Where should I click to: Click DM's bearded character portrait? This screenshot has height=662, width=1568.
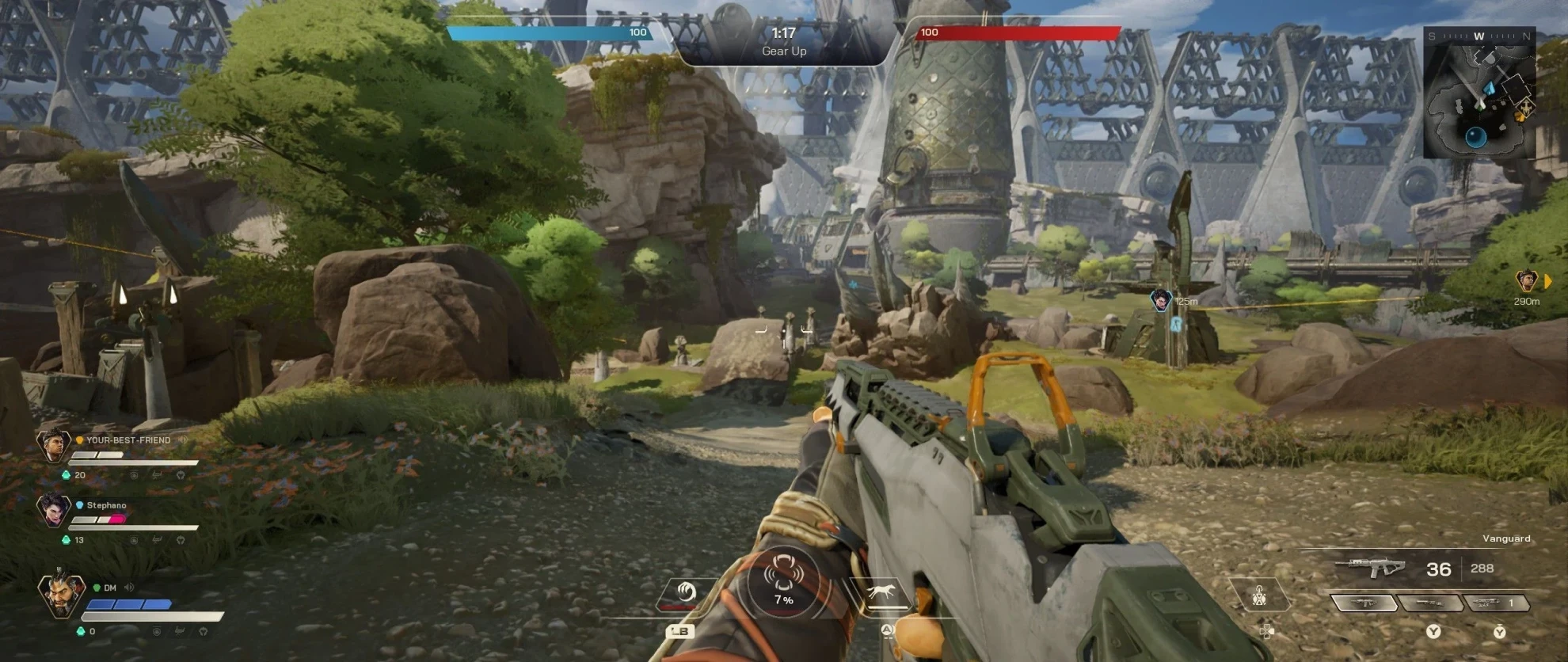tap(59, 595)
